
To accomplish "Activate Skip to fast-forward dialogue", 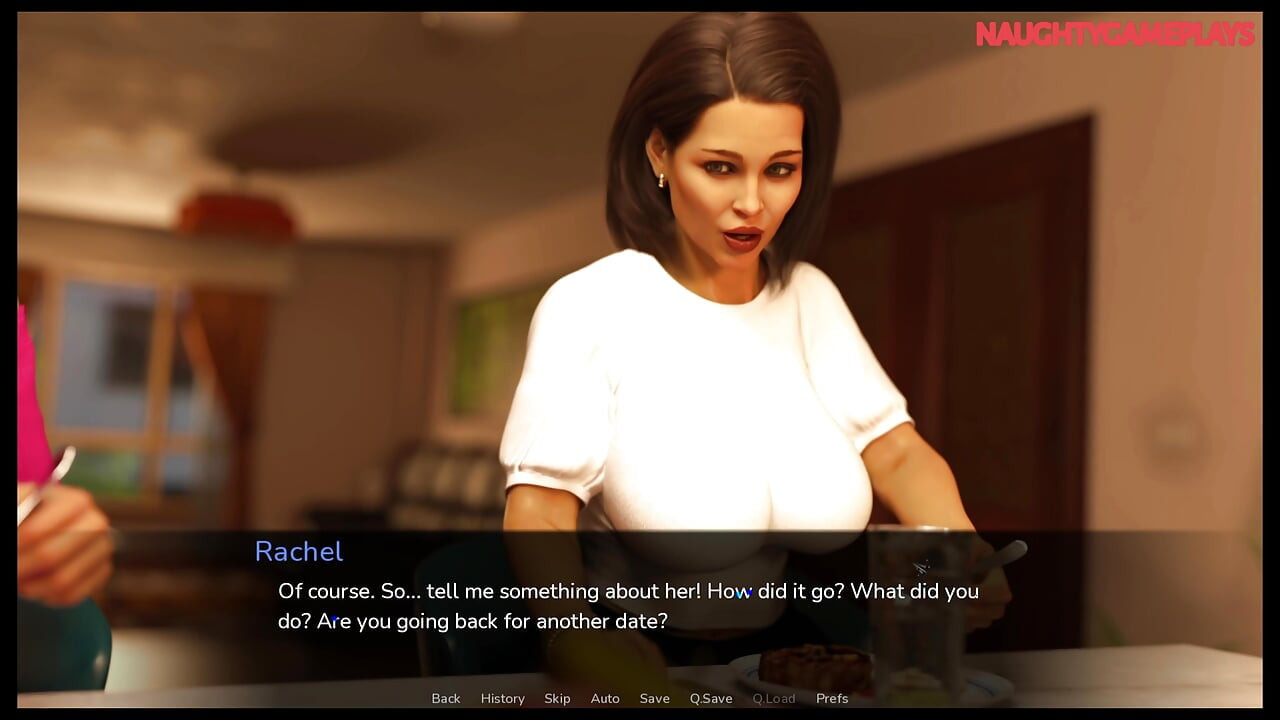I will (x=557, y=698).
